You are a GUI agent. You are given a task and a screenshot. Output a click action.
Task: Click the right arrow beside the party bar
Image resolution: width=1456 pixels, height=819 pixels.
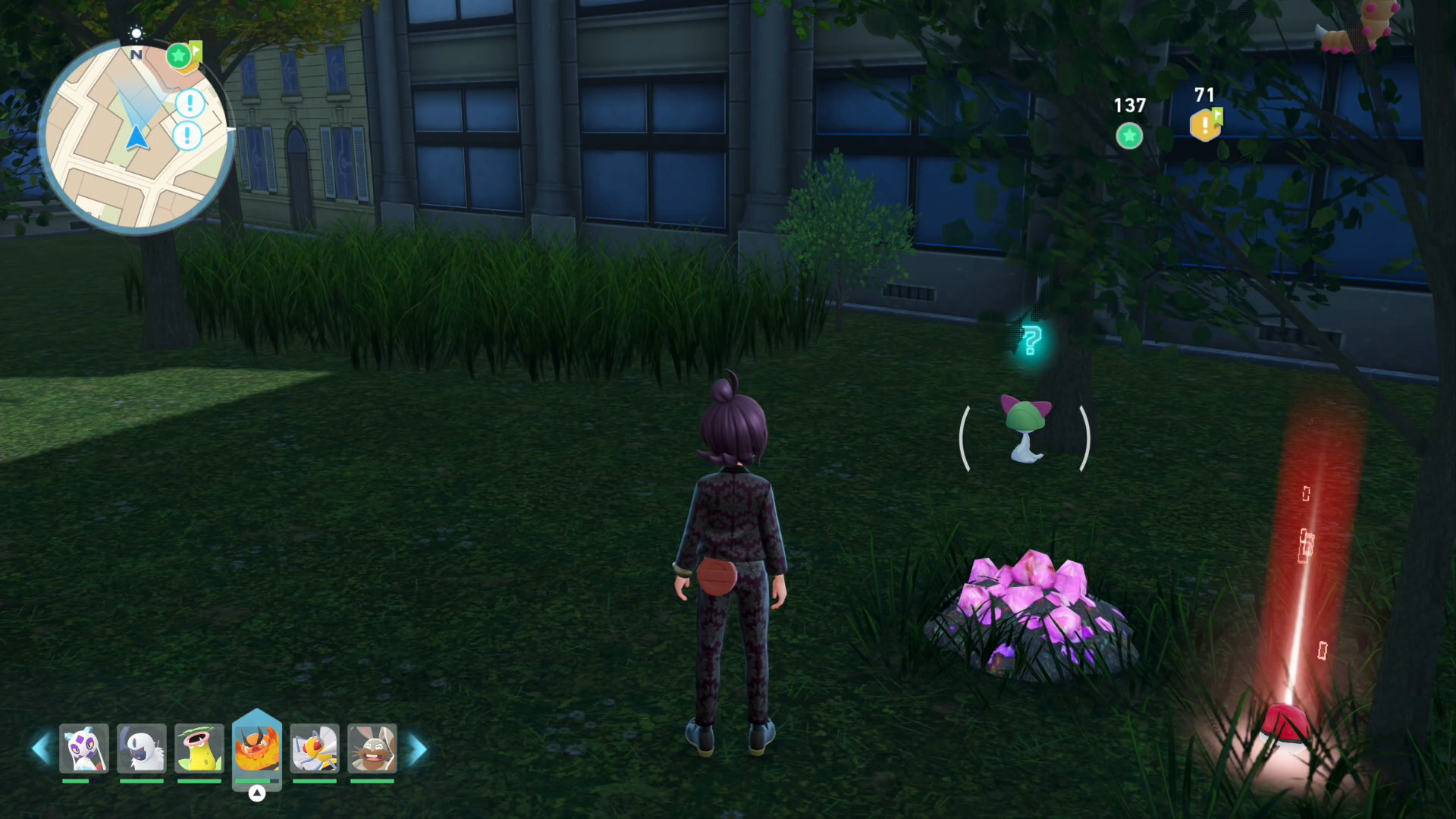[x=418, y=749]
